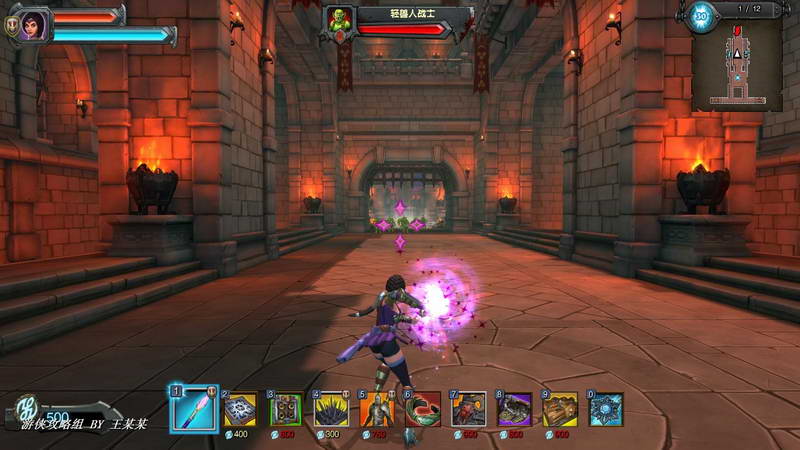Select the red trap in slot 7
This screenshot has height=450, width=800.
469,409
